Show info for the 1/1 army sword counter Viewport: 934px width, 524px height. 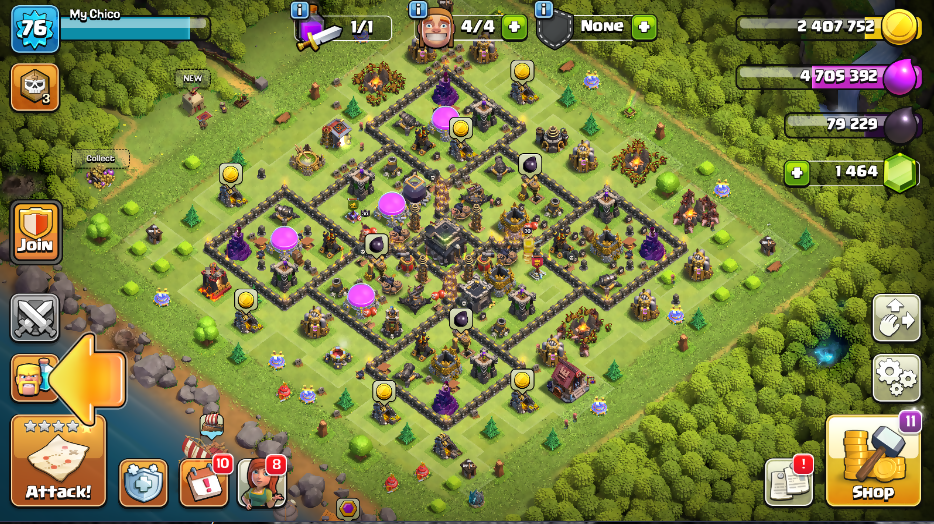click(x=299, y=10)
